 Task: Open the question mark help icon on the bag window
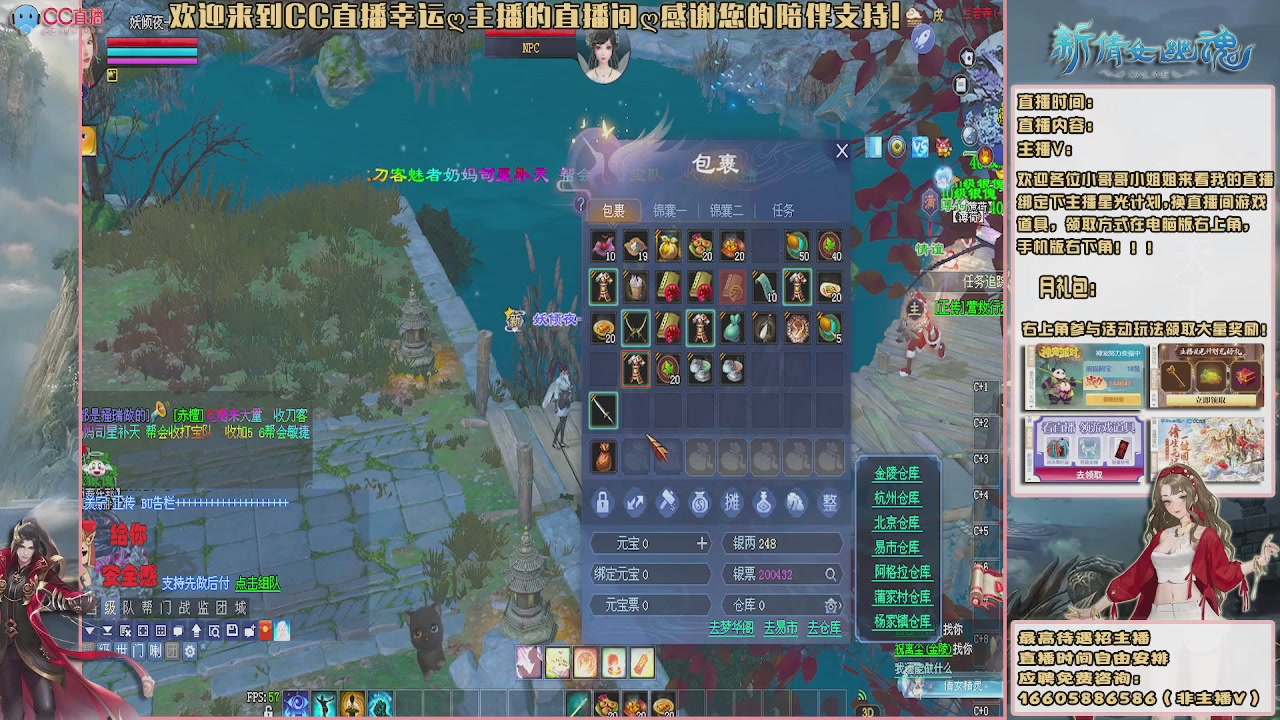580,206
